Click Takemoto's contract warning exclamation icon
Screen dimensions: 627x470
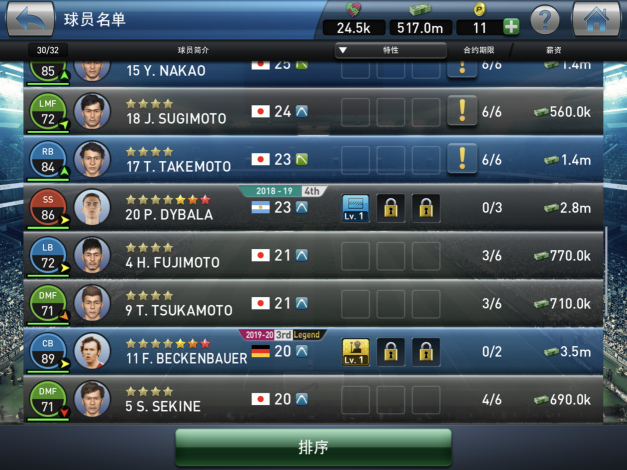[x=462, y=158]
